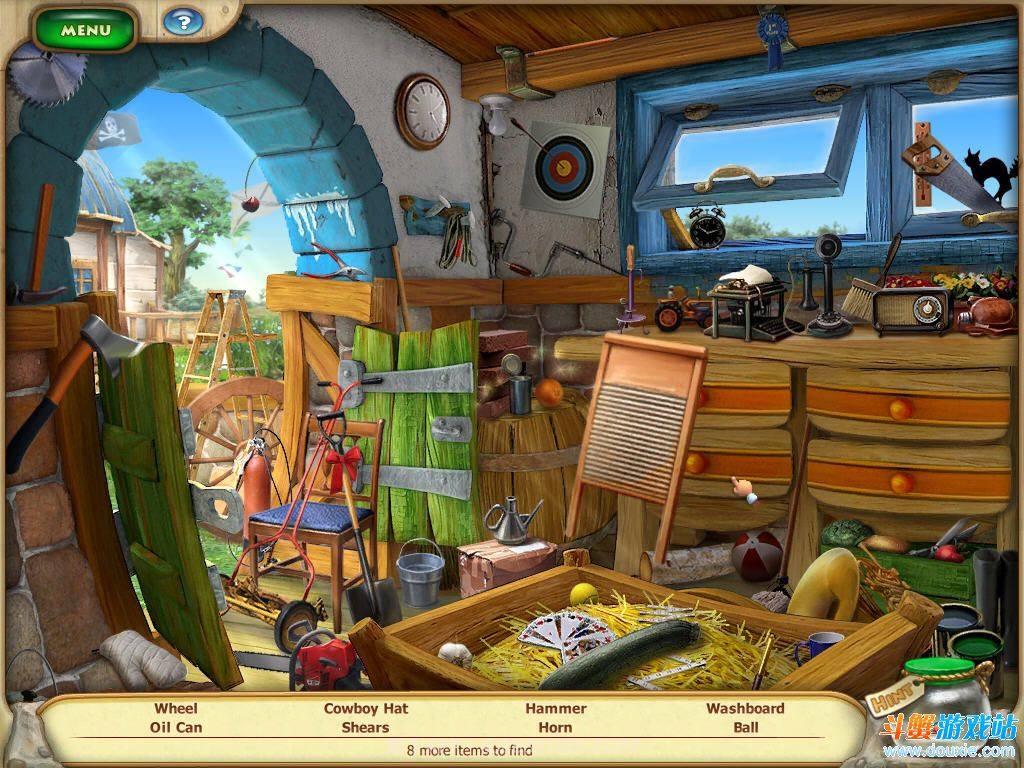
Task: Open the green MENU button
Action: click(85, 29)
